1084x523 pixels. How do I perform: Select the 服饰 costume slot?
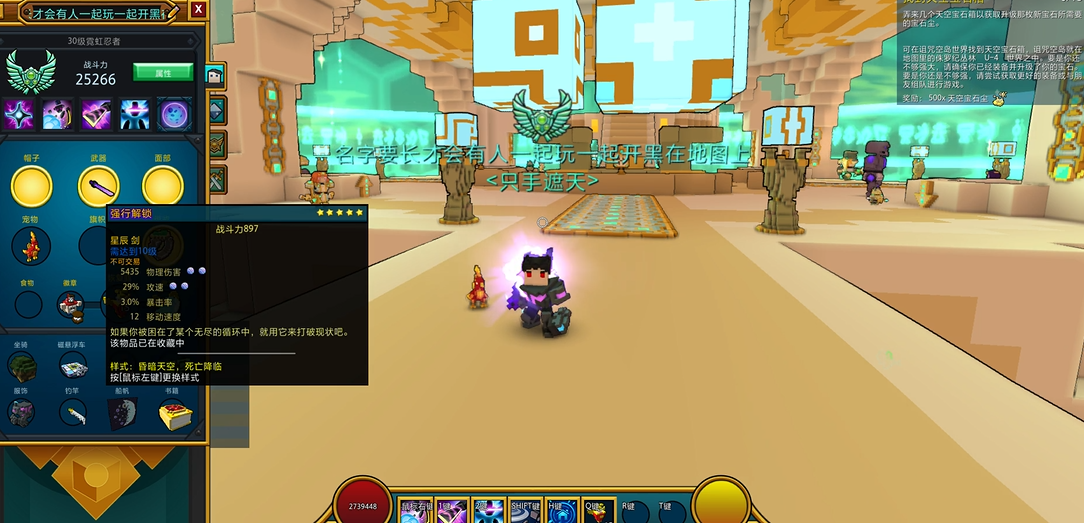(x=22, y=413)
